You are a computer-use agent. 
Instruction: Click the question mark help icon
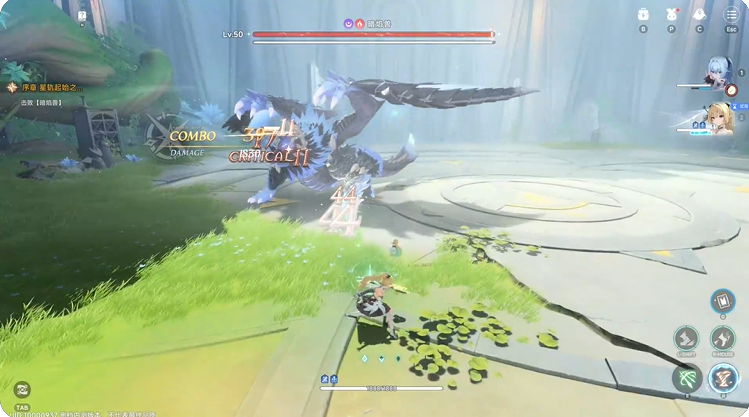tap(82, 16)
